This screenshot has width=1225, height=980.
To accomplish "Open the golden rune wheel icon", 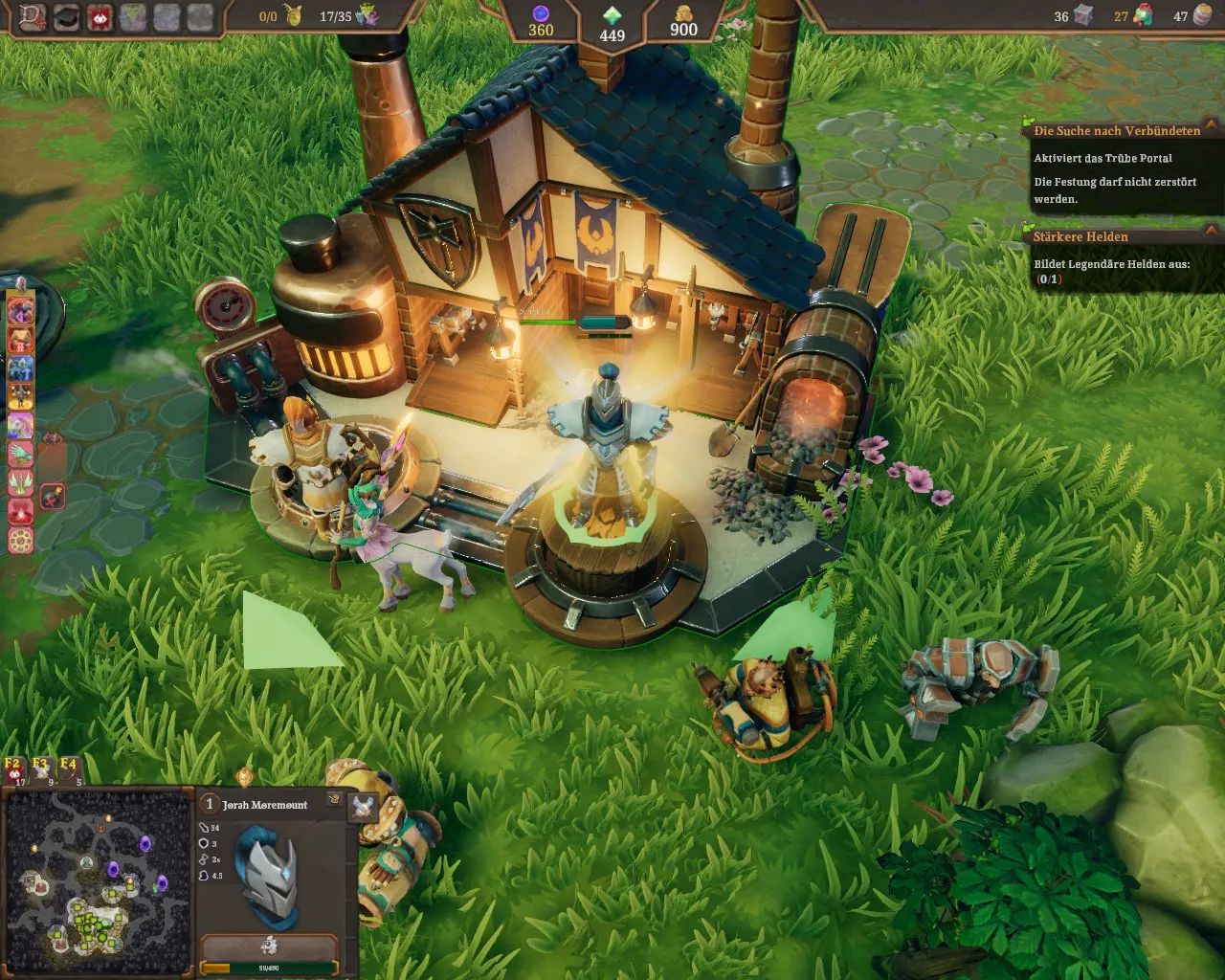I will tap(20, 540).
